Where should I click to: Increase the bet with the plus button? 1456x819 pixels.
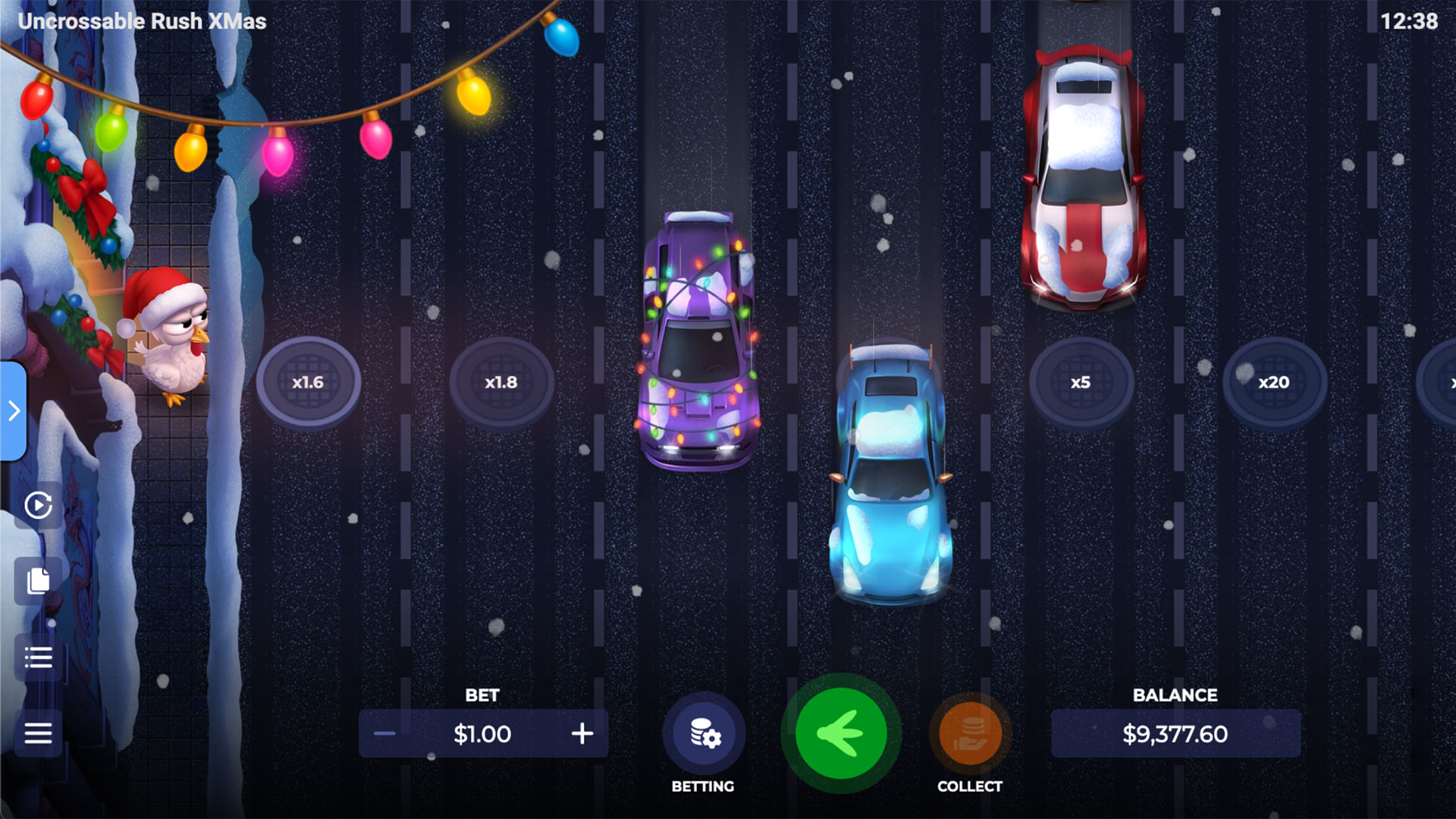click(x=582, y=733)
